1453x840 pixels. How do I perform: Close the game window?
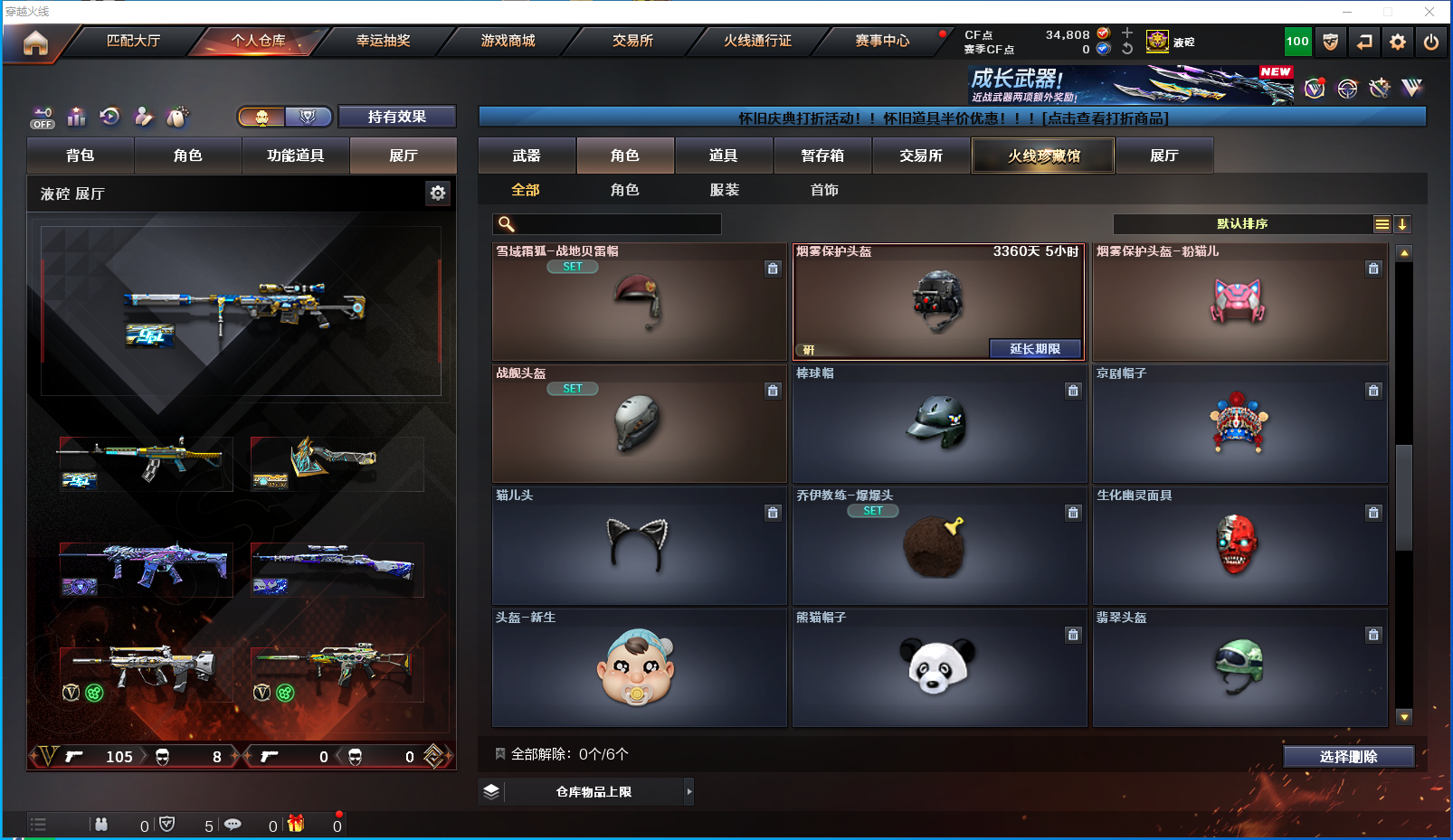pyautogui.click(x=1429, y=12)
